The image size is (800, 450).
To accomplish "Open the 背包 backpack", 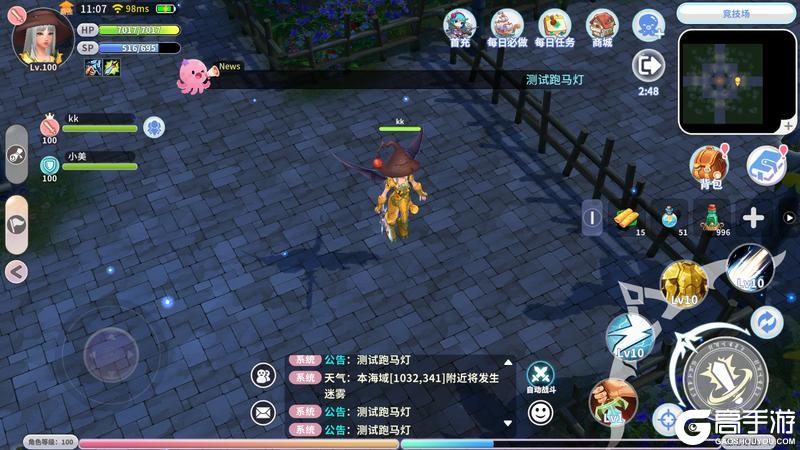I will click(710, 163).
